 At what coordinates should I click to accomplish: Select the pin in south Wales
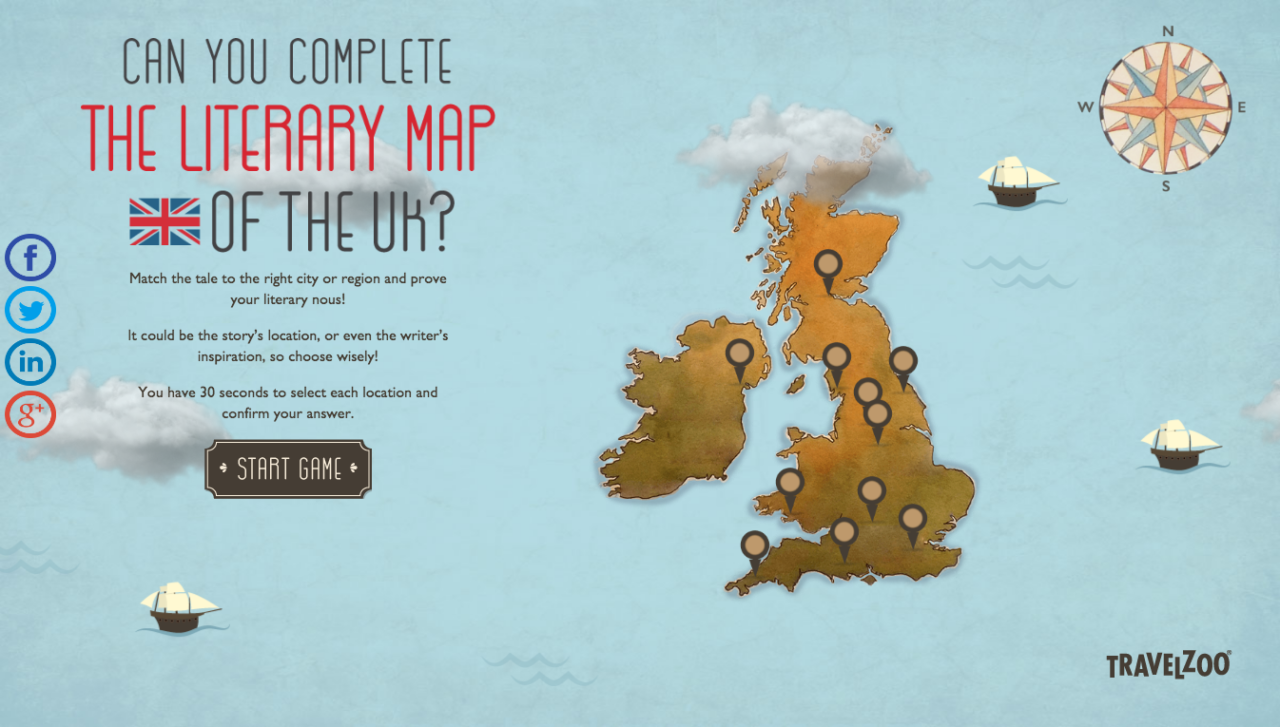(x=790, y=483)
